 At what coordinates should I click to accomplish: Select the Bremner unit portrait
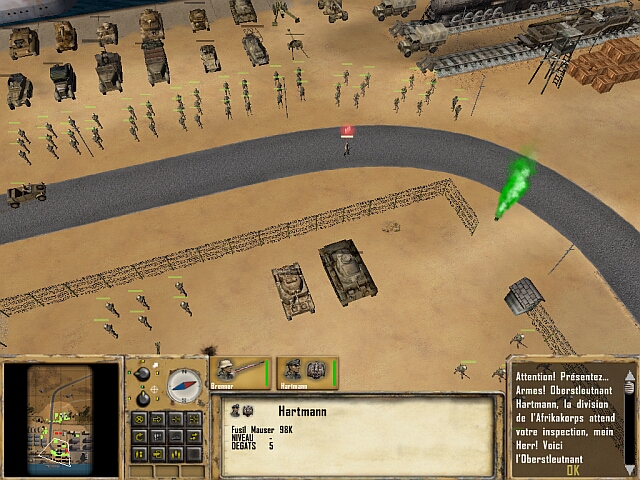(x=239, y=371)
